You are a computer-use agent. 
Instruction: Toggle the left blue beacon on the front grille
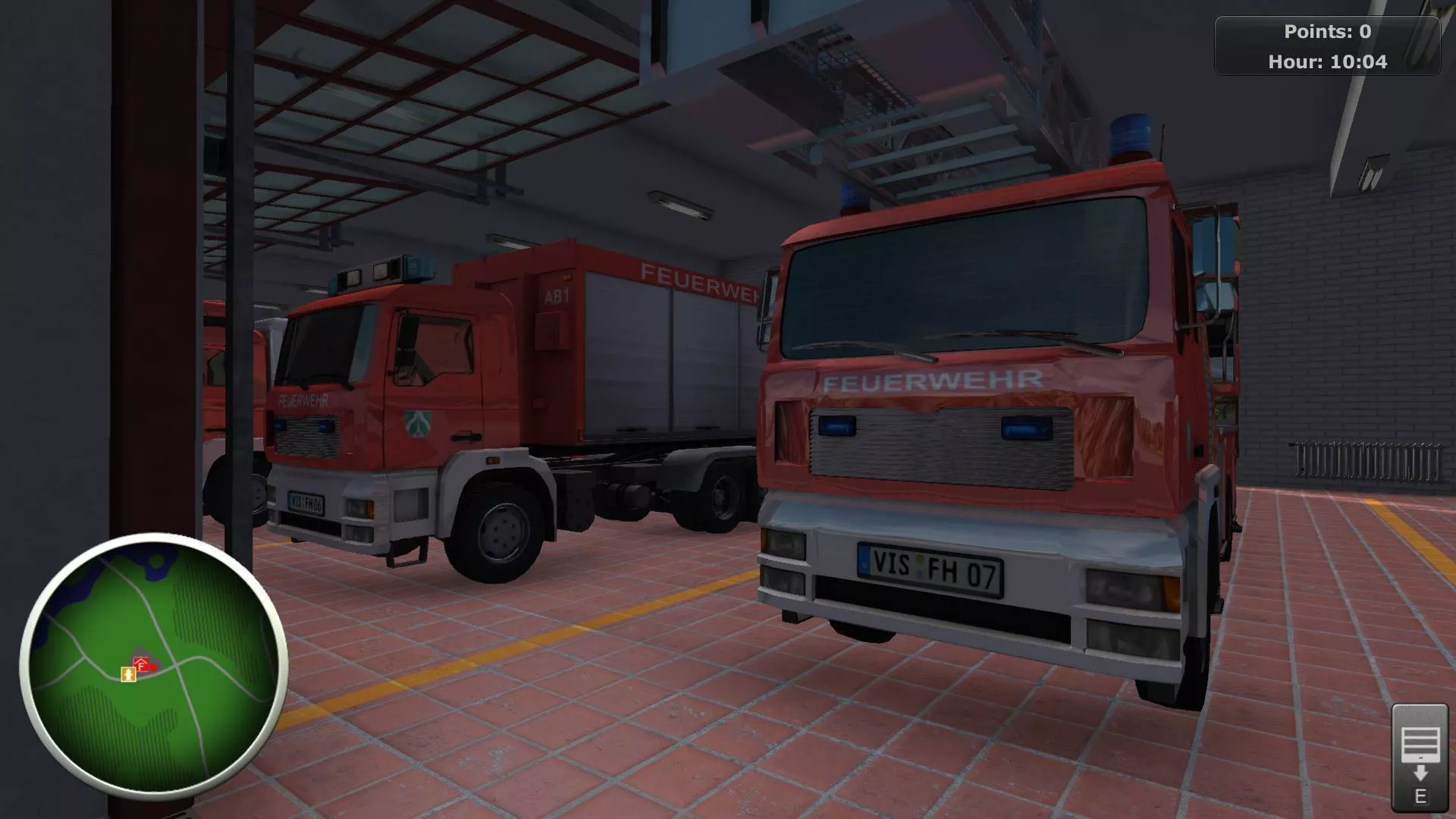click(838, 425)
